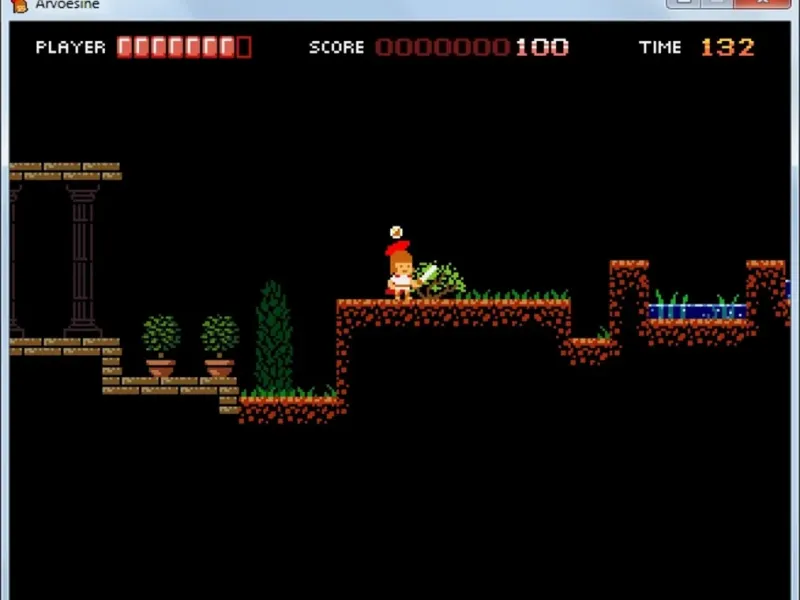
Task: Minimize the game window
Action: [683, 3]
